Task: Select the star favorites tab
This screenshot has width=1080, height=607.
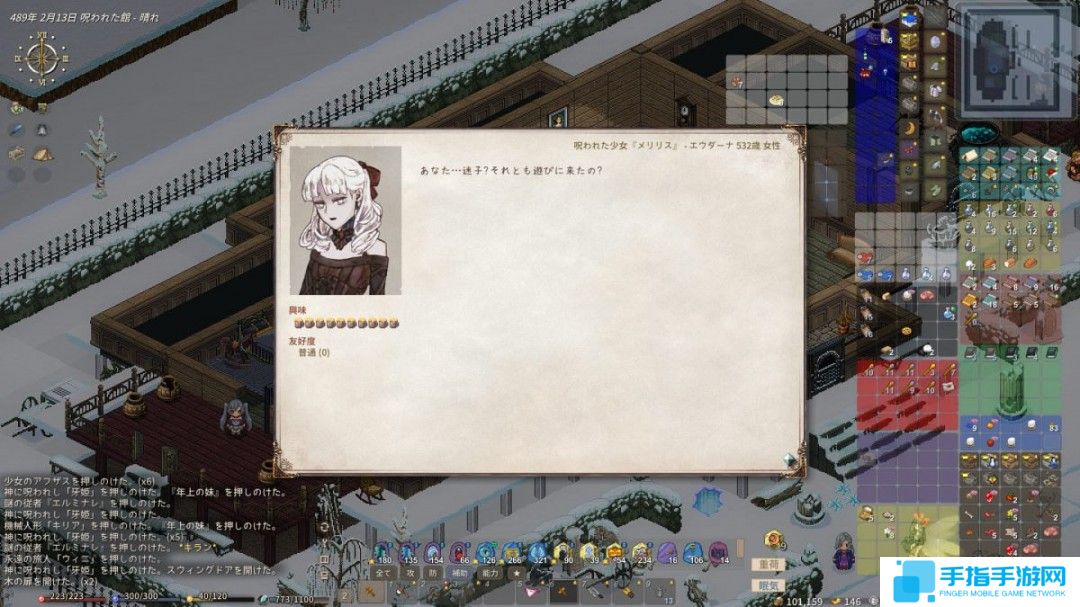Action: 517,574
